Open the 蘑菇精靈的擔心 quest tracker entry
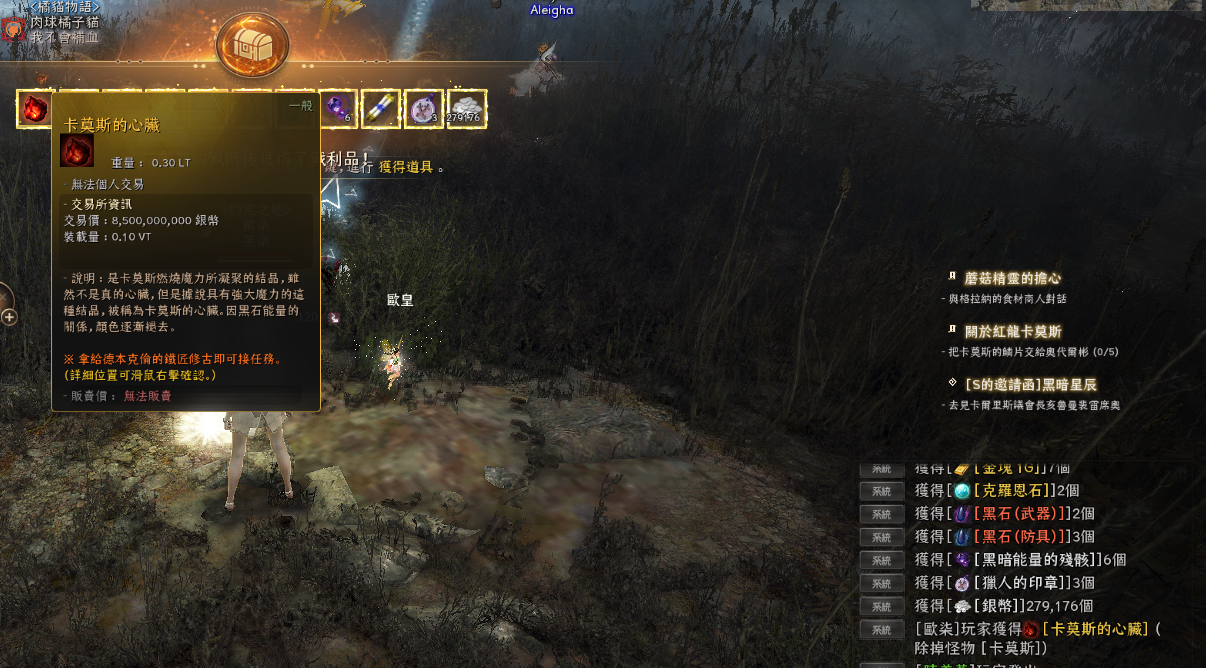1206x668 pixels. [1011, 278]
